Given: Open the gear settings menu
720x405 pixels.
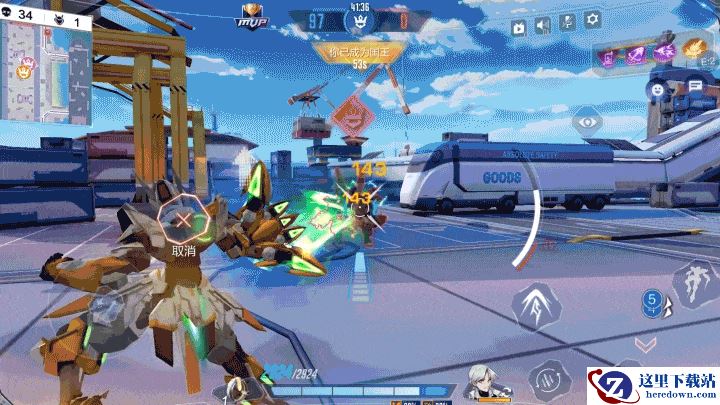Looking at the screenshot, I should (x=592, y=19).
